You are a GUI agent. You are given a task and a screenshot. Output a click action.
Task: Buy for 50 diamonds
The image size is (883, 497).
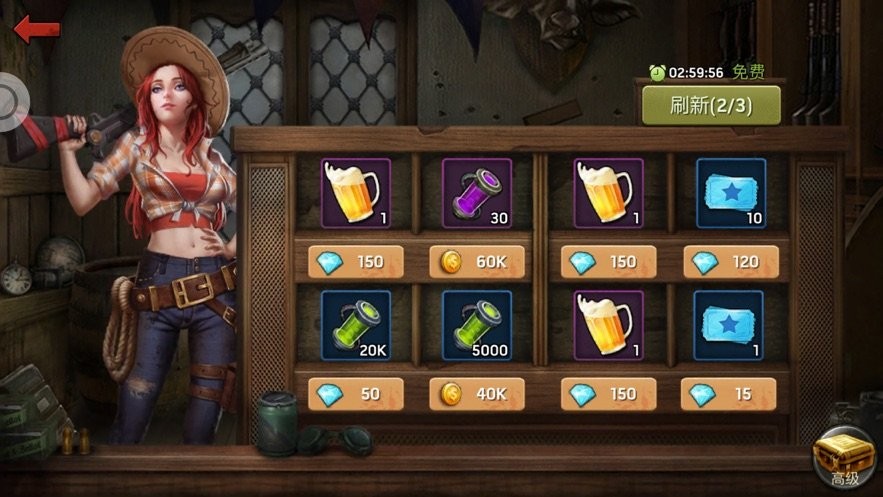coord(356,394)
